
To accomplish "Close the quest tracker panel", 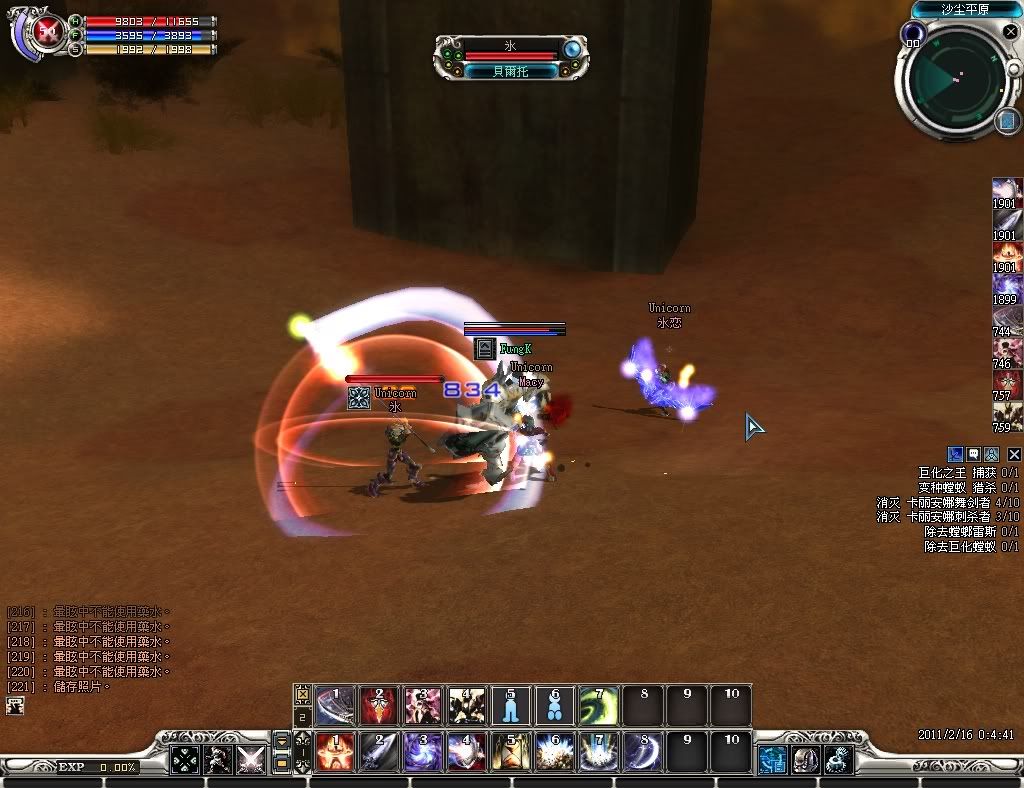I will [1014, 454].
